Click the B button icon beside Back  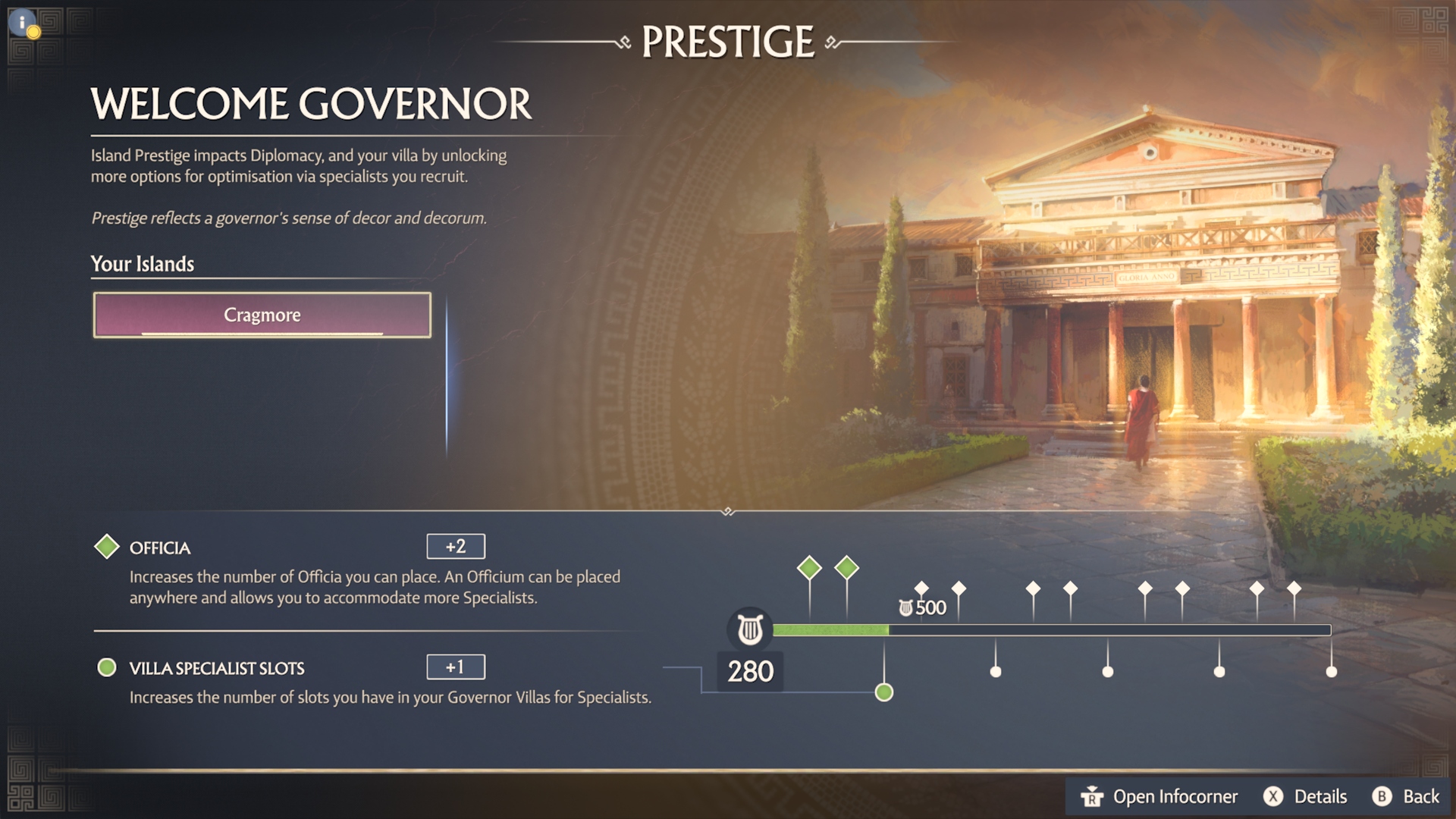point(1382,797)
